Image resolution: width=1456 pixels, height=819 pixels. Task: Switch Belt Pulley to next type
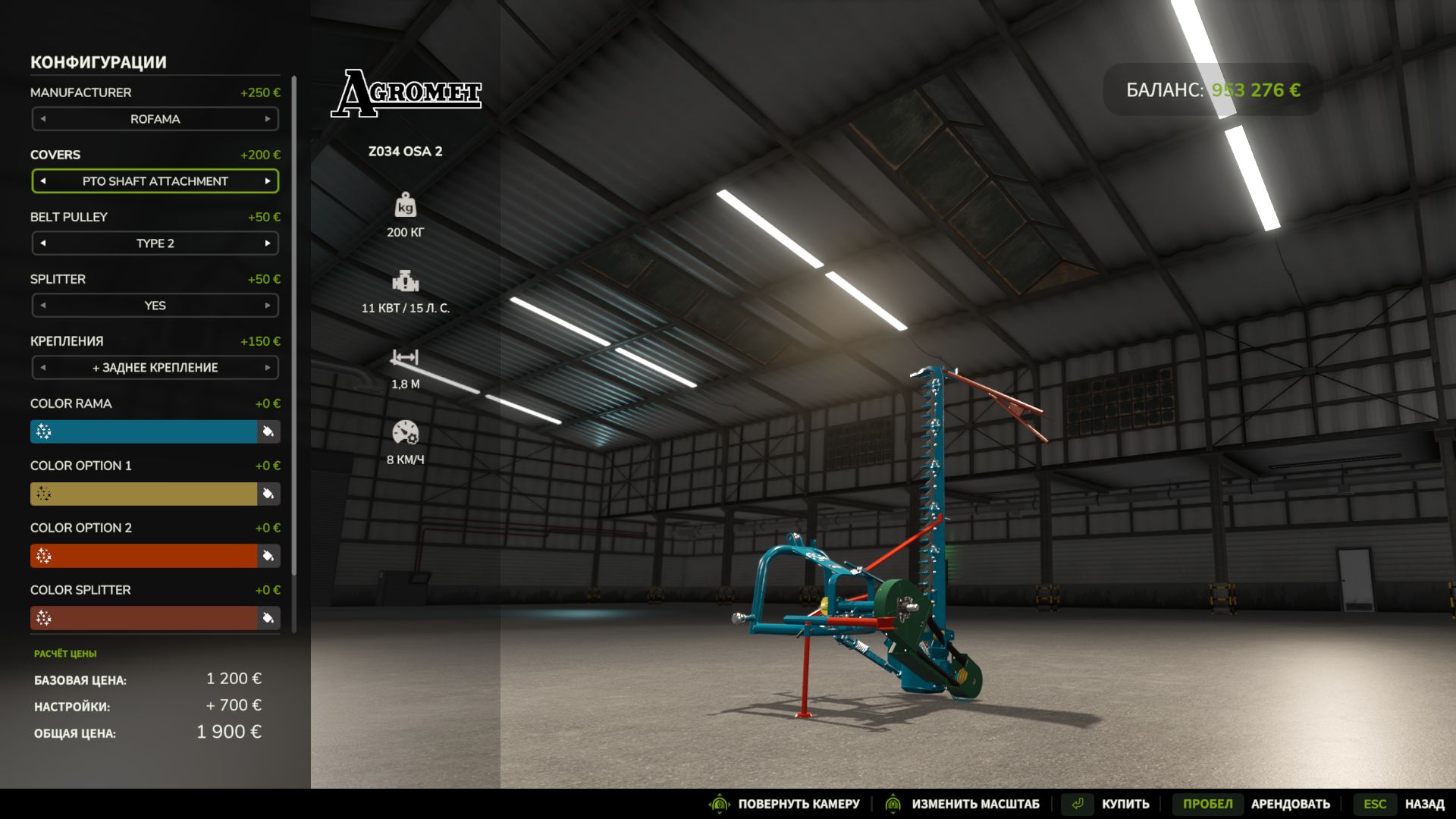(x=268, y=243)
